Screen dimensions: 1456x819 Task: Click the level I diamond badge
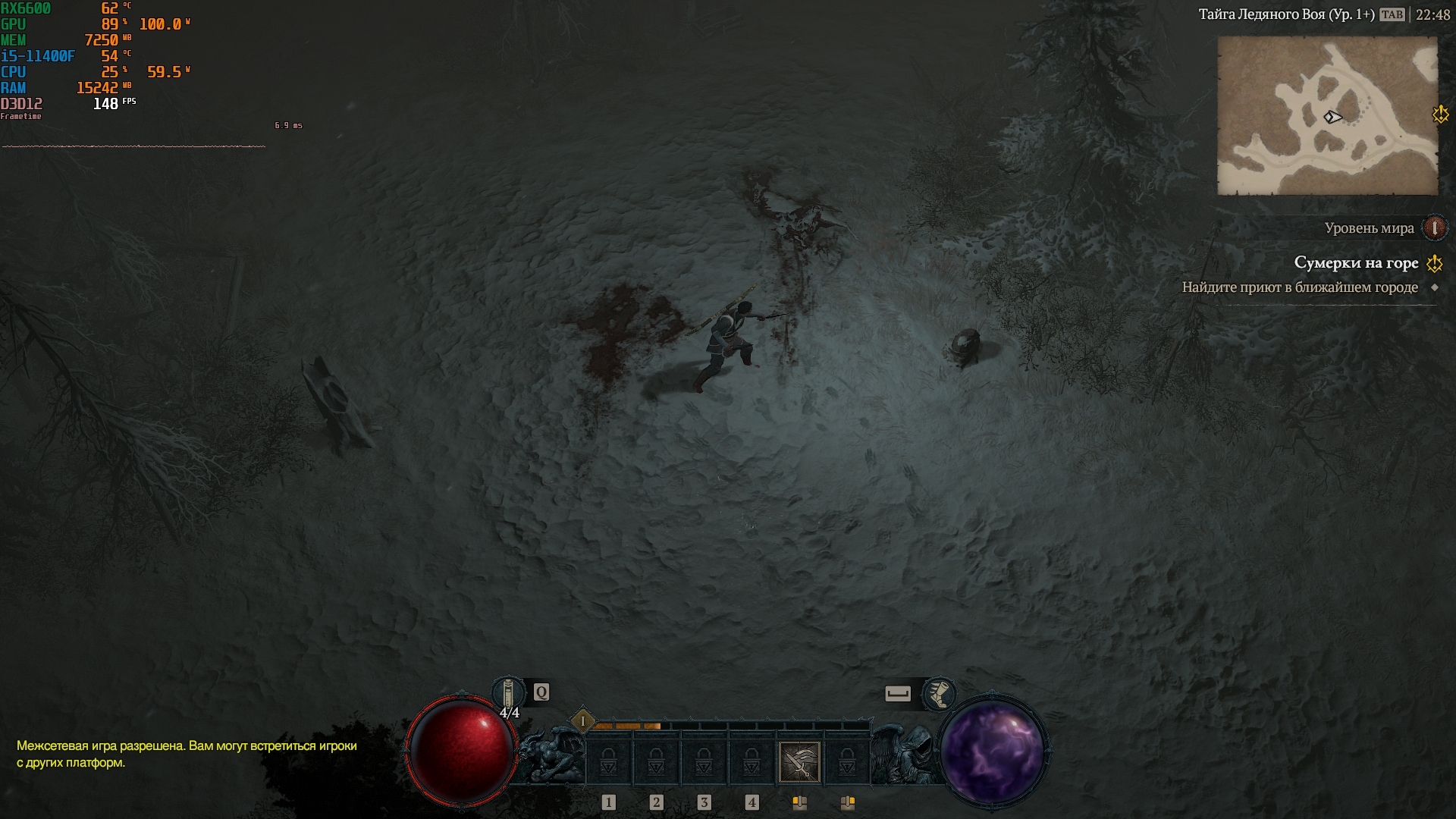point(582,721)
